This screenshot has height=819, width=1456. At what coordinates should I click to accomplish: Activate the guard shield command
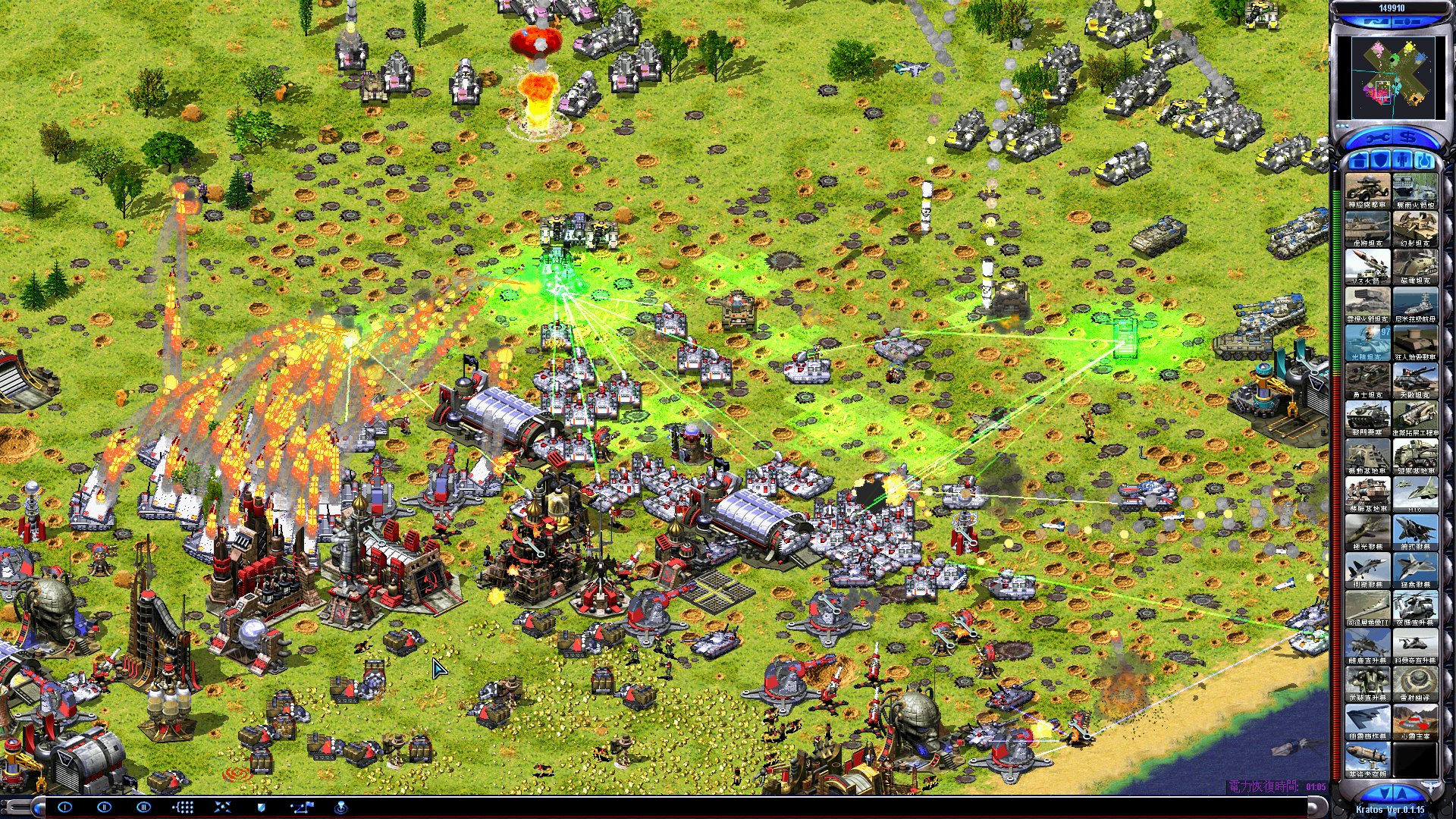click(x=262, y=807)
